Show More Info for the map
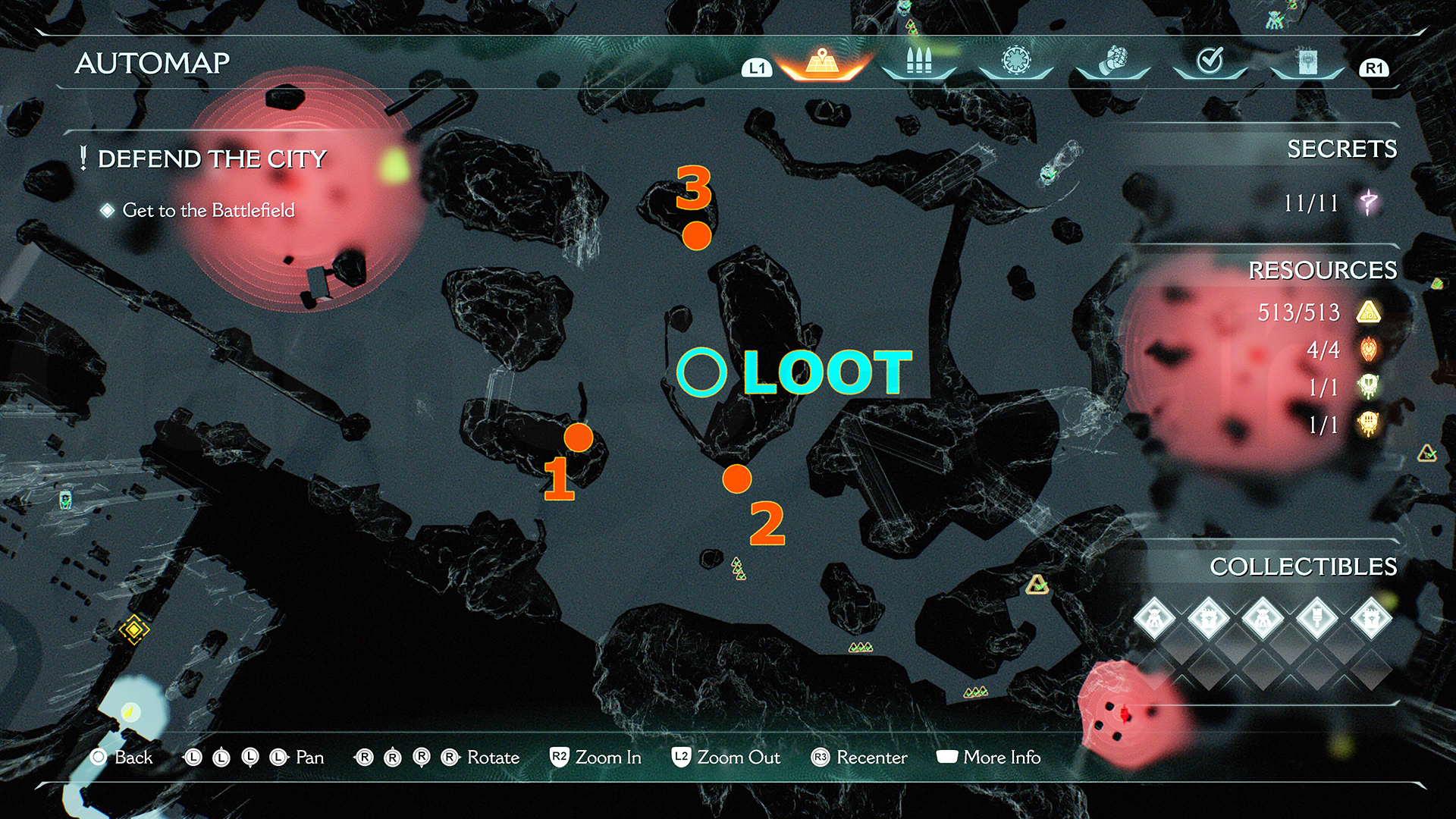 989,757
